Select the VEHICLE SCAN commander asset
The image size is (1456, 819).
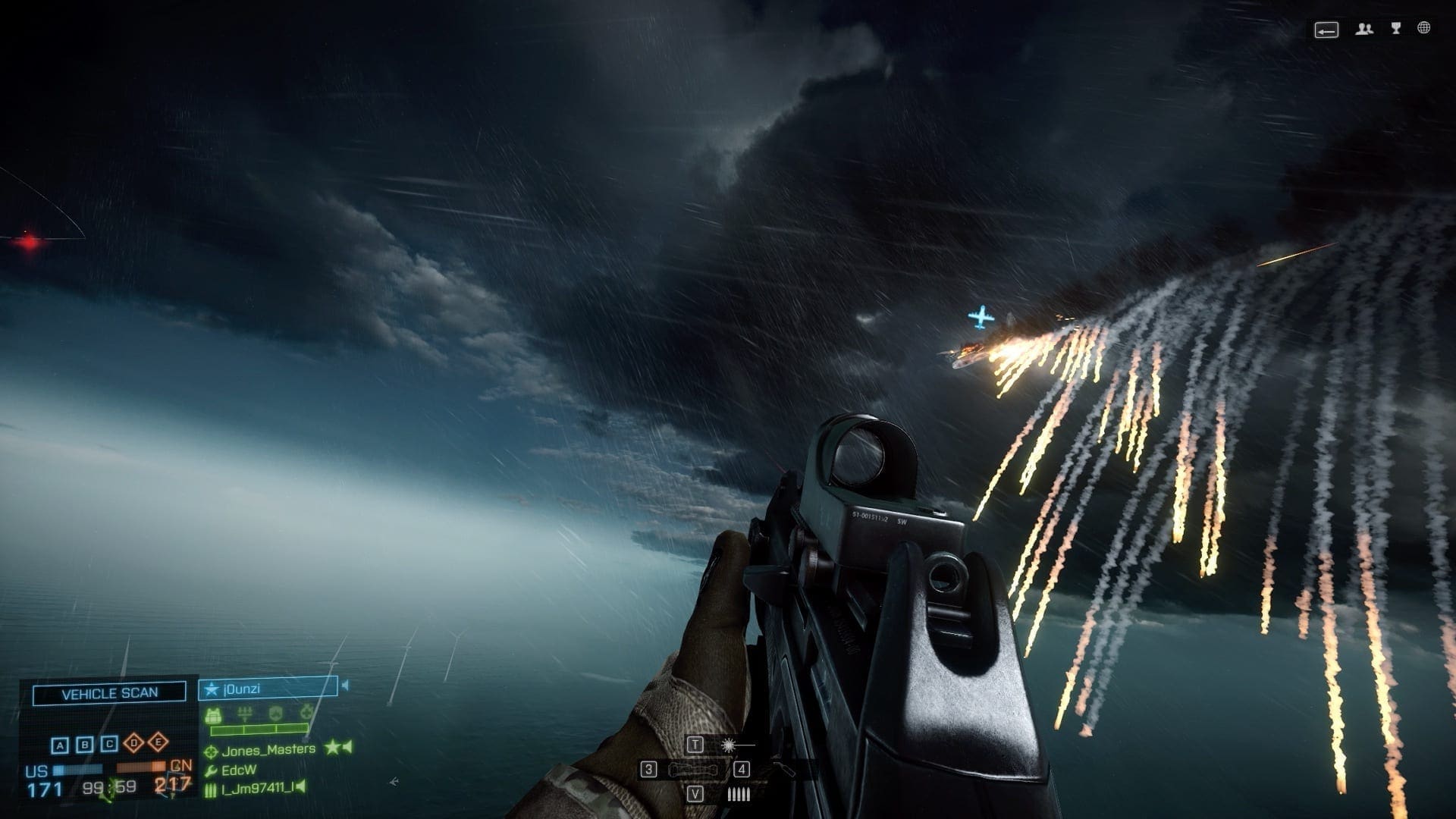(109, 692)
